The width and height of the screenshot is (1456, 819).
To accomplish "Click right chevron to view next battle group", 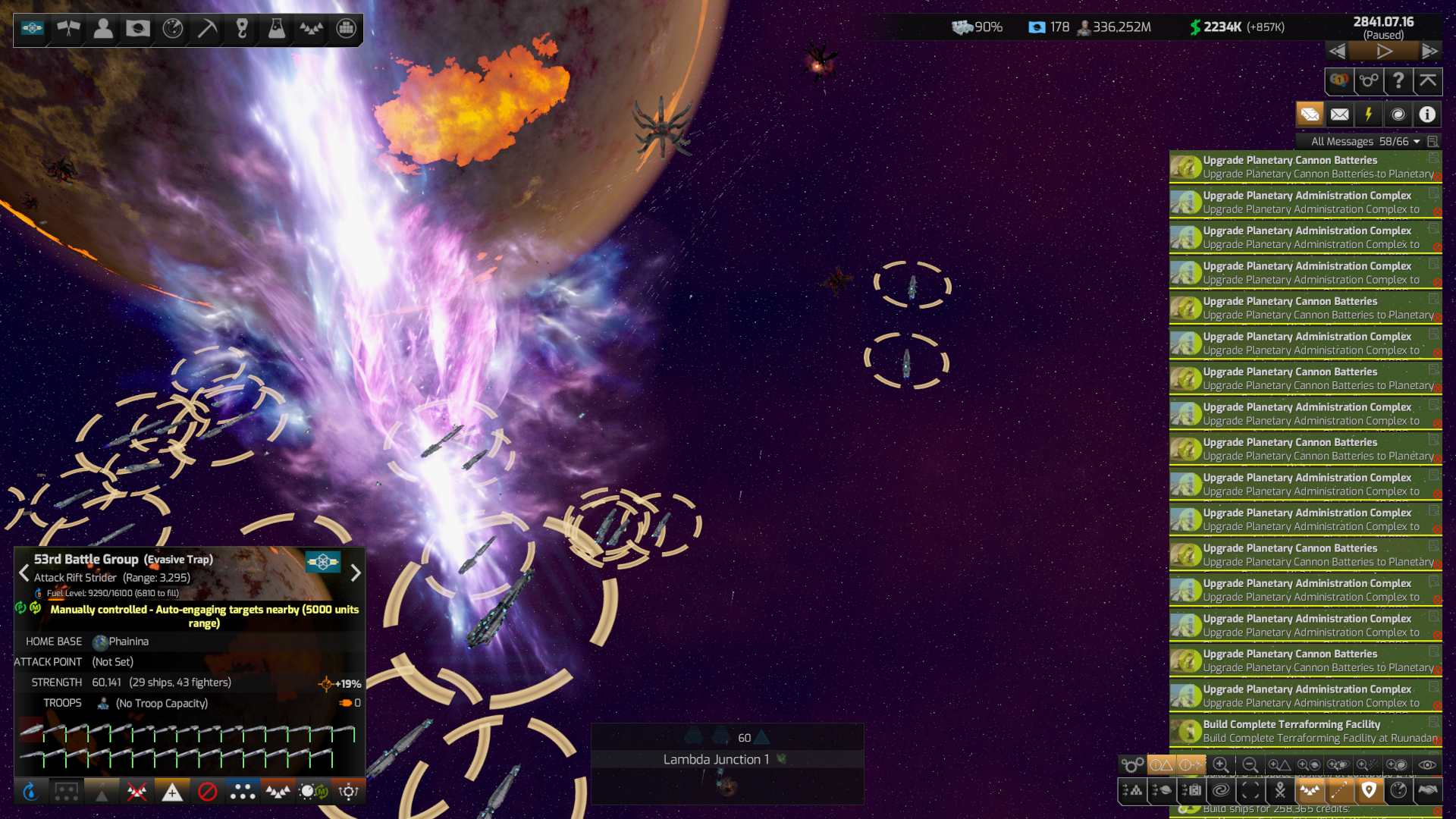I will (356, 574).
